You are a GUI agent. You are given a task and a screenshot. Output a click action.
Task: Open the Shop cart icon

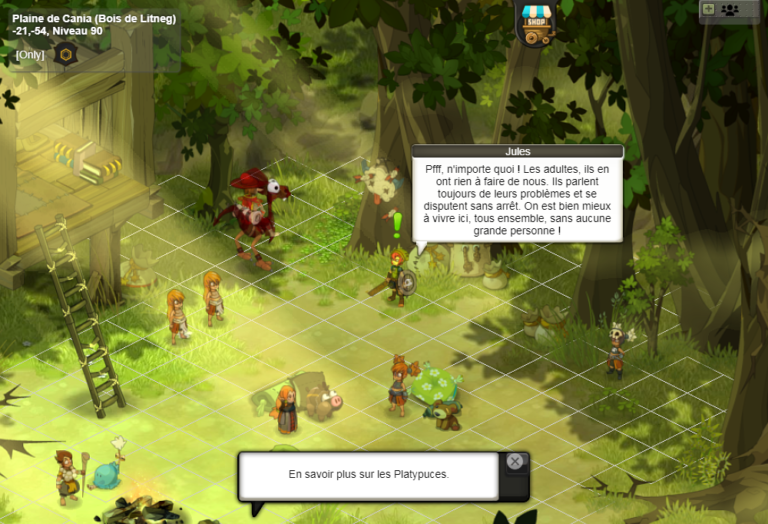(535, 23)
